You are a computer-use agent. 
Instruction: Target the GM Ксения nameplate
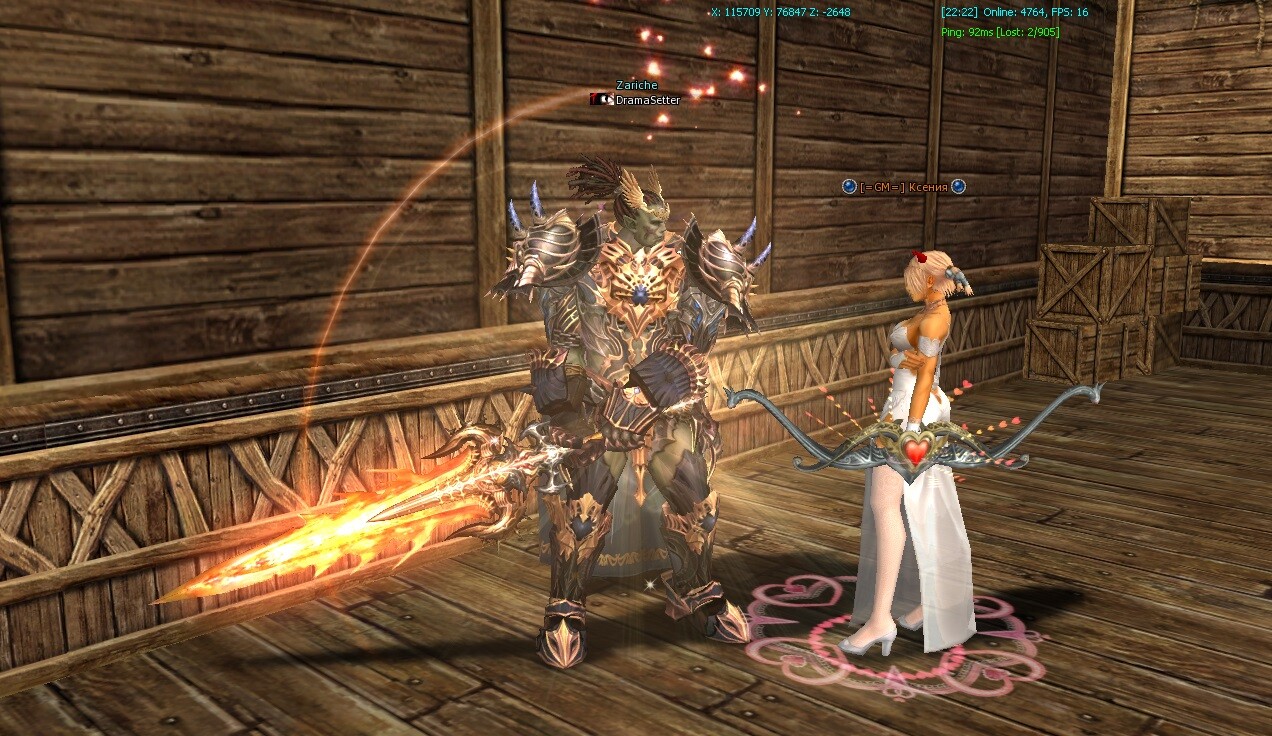(903, 187)
